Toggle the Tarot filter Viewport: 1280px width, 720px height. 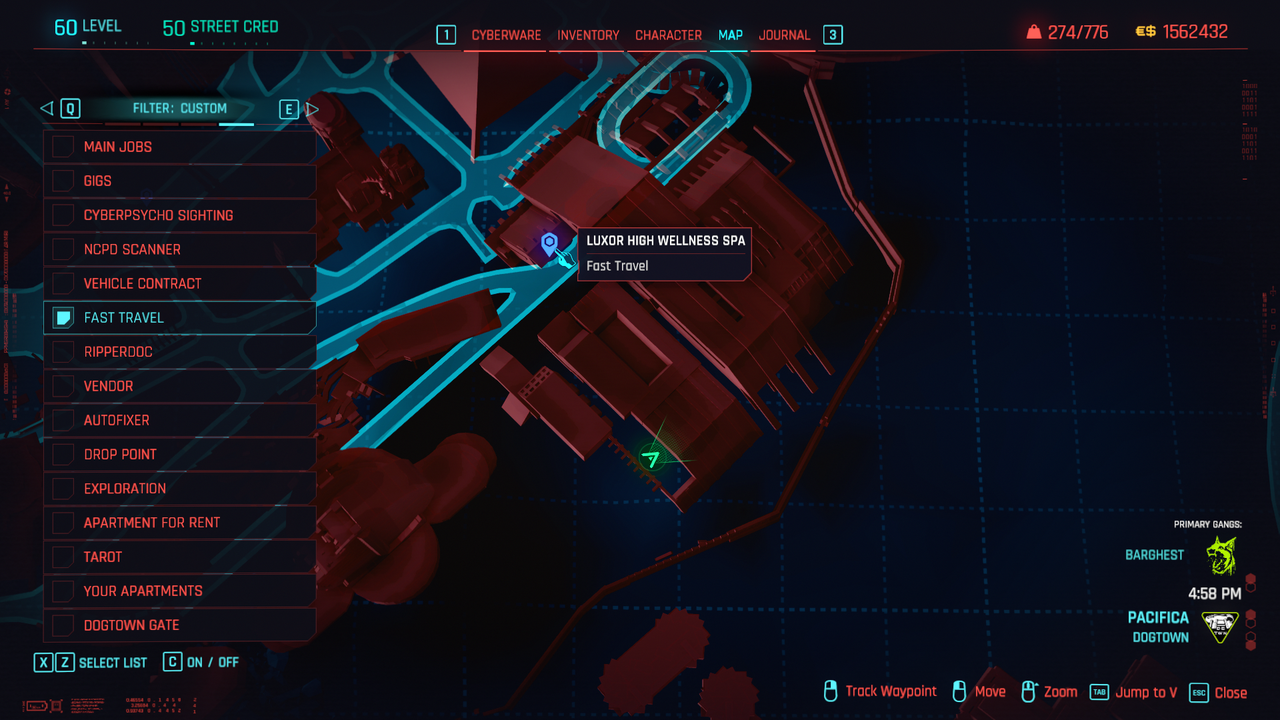pos(180,557)
